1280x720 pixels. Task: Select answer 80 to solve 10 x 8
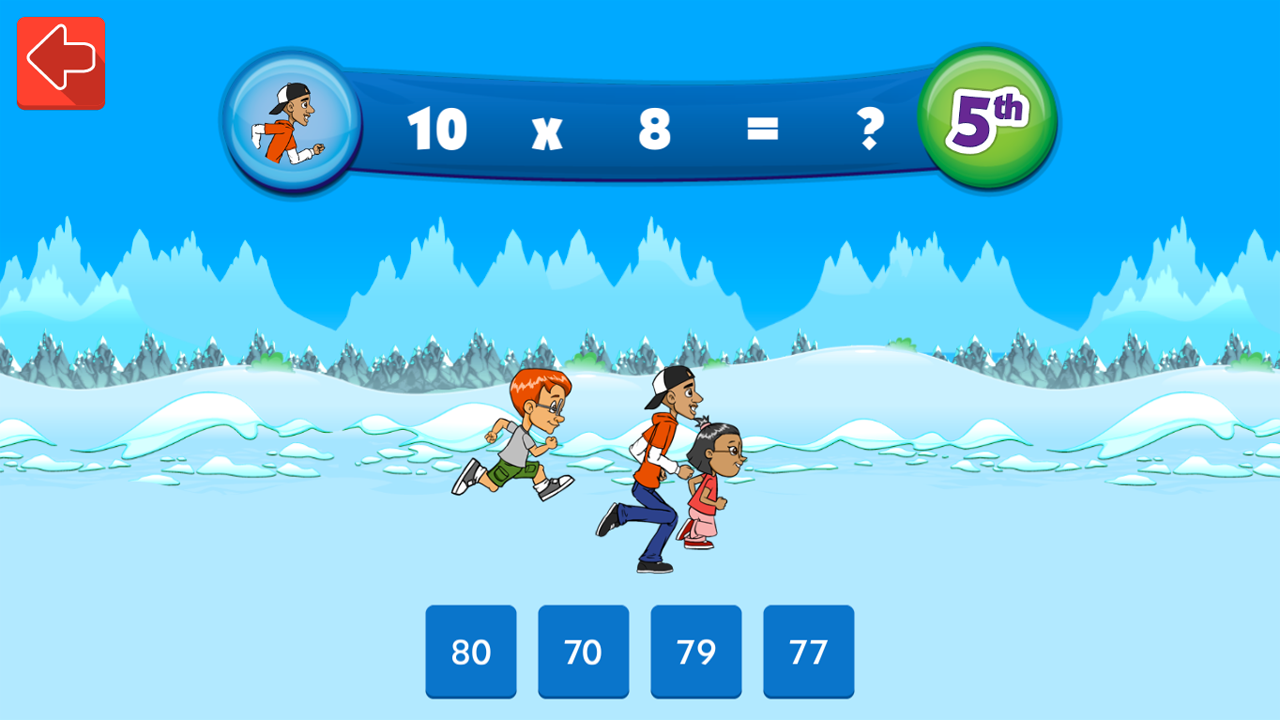click(470, 652)
